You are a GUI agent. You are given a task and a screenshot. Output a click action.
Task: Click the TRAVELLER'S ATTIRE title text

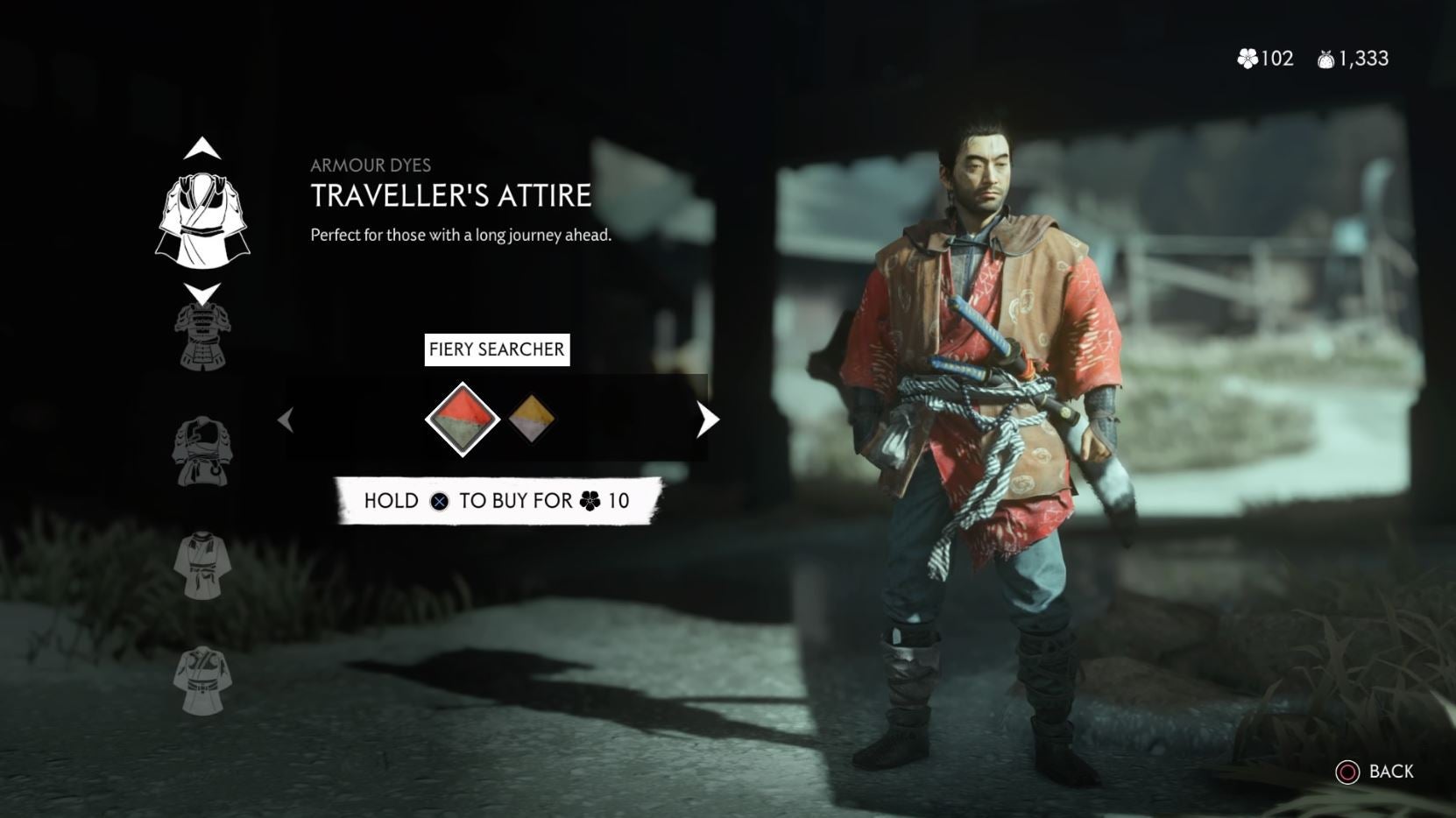point(449,197)
